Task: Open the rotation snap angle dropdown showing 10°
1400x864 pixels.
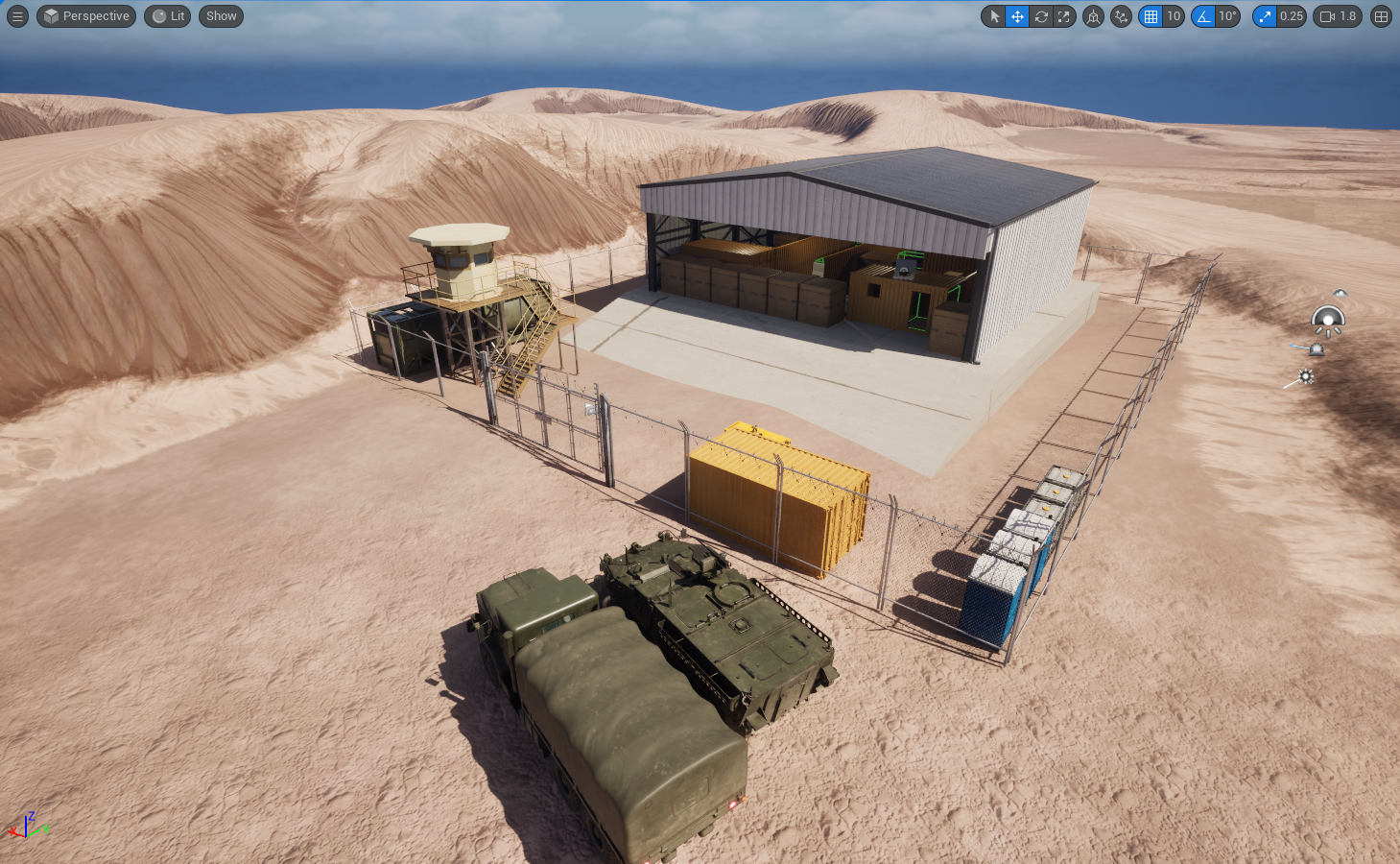Action: click(x=1228, y=16)
